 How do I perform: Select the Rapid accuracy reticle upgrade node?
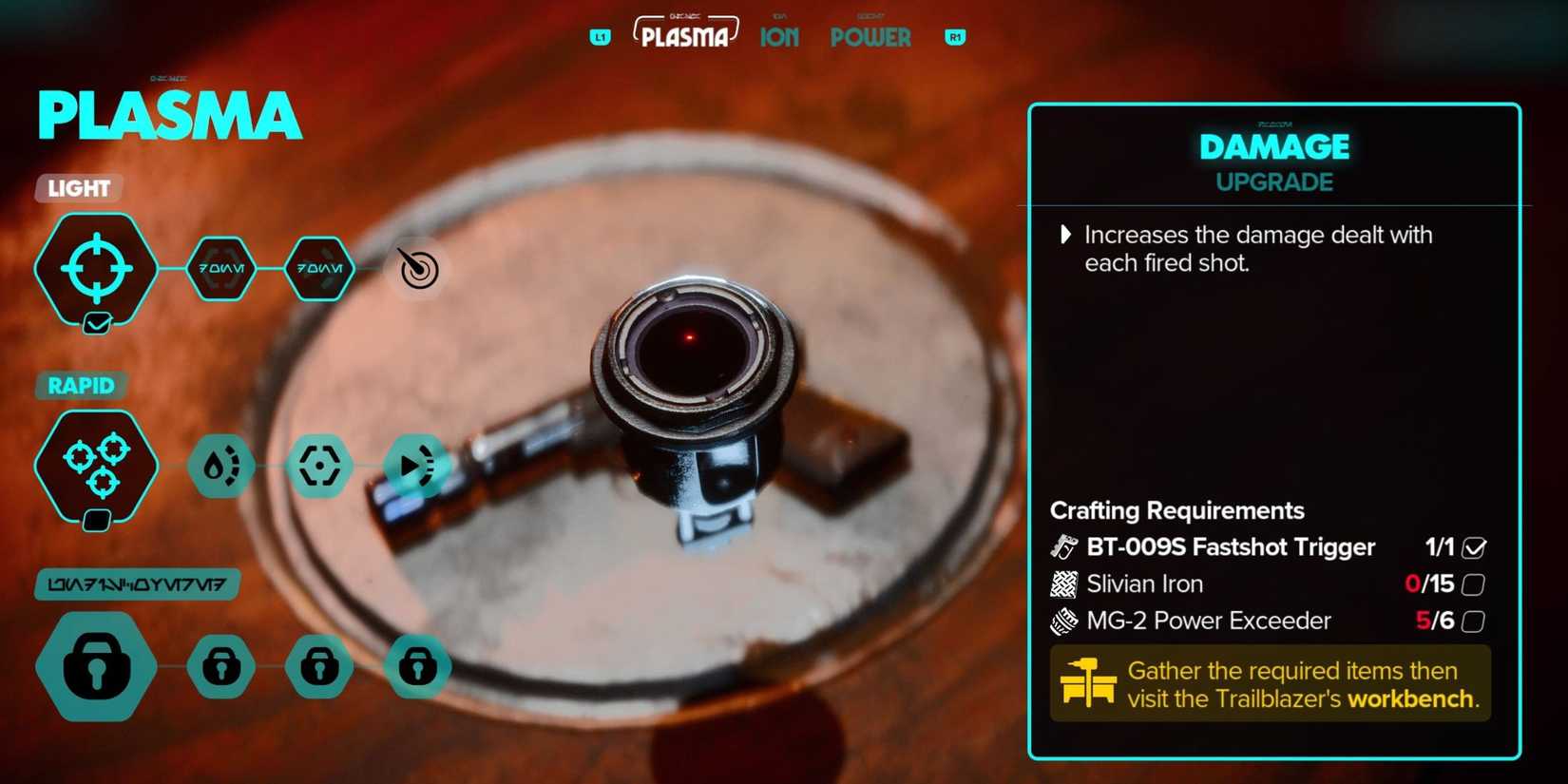(x=320, y=466)
